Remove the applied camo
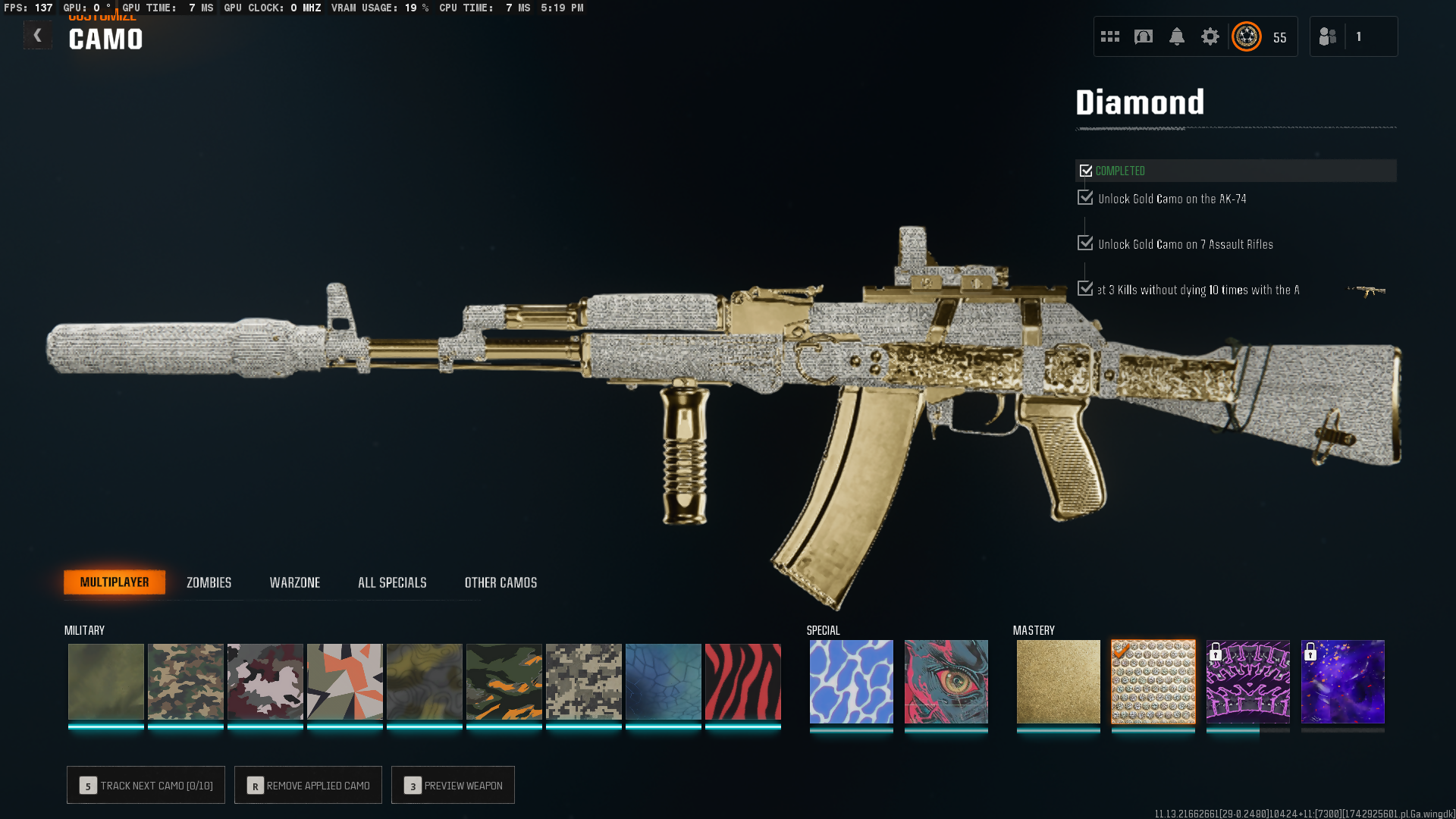Viewport: 1456px width, 819px height. [308, 786]
